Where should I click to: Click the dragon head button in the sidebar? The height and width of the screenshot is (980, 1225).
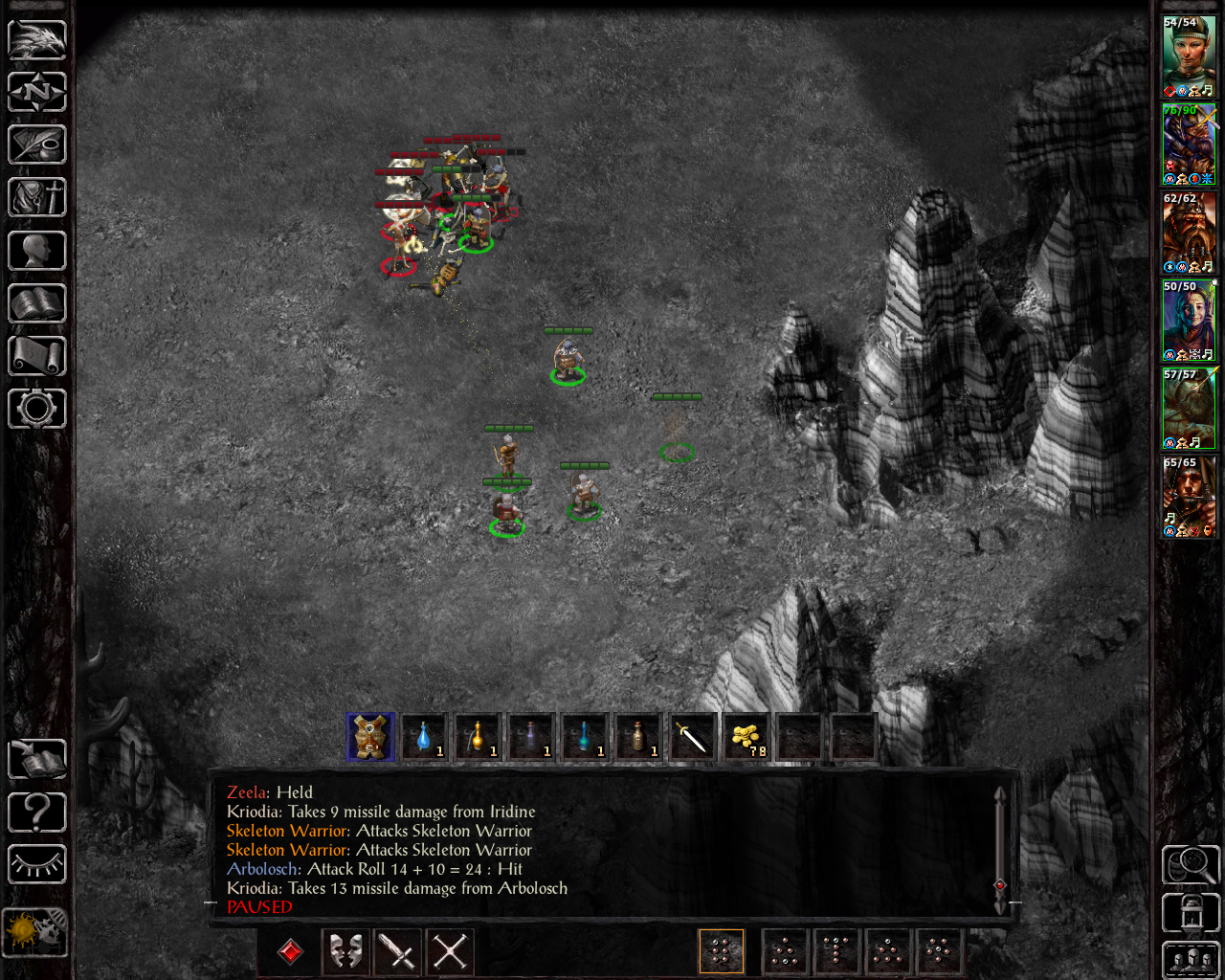pyautogui.click(x=37, y=40)
